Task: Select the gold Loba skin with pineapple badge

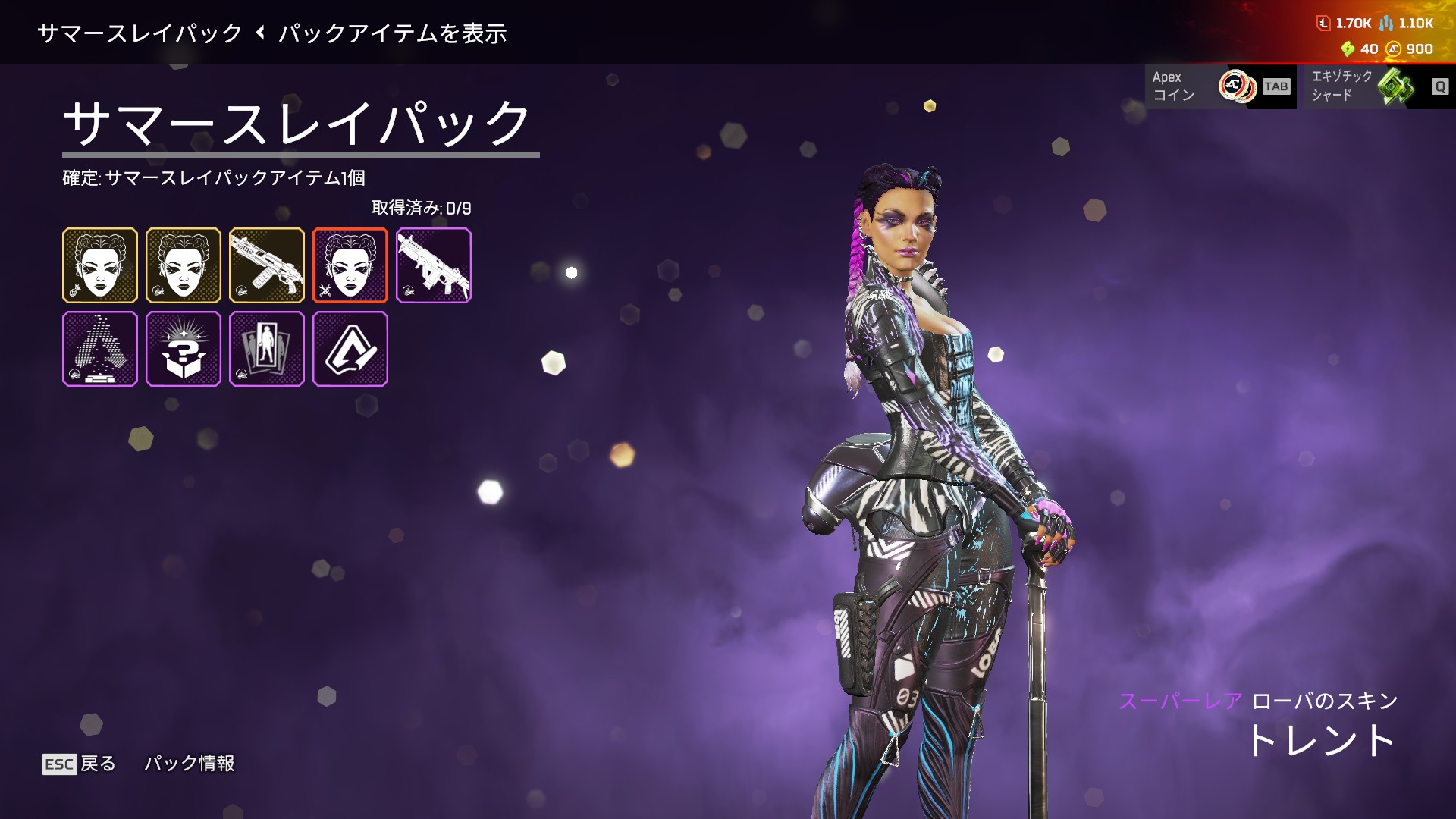Action: click(x=100, y=265)
